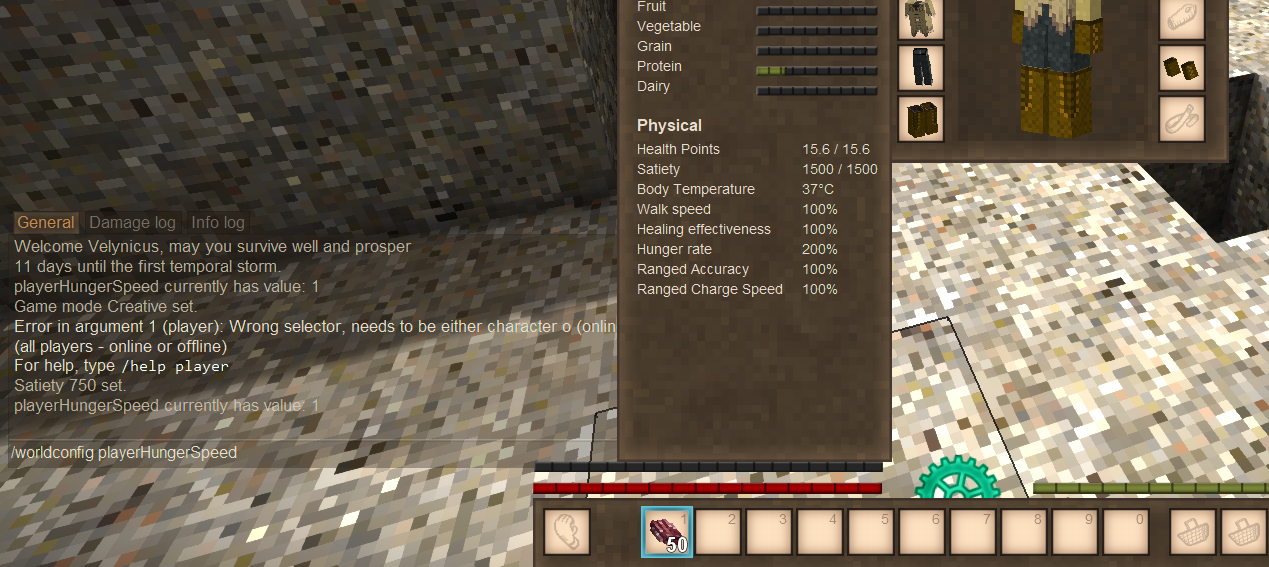Choose the empty belt equipment slot

[1181, 117]
